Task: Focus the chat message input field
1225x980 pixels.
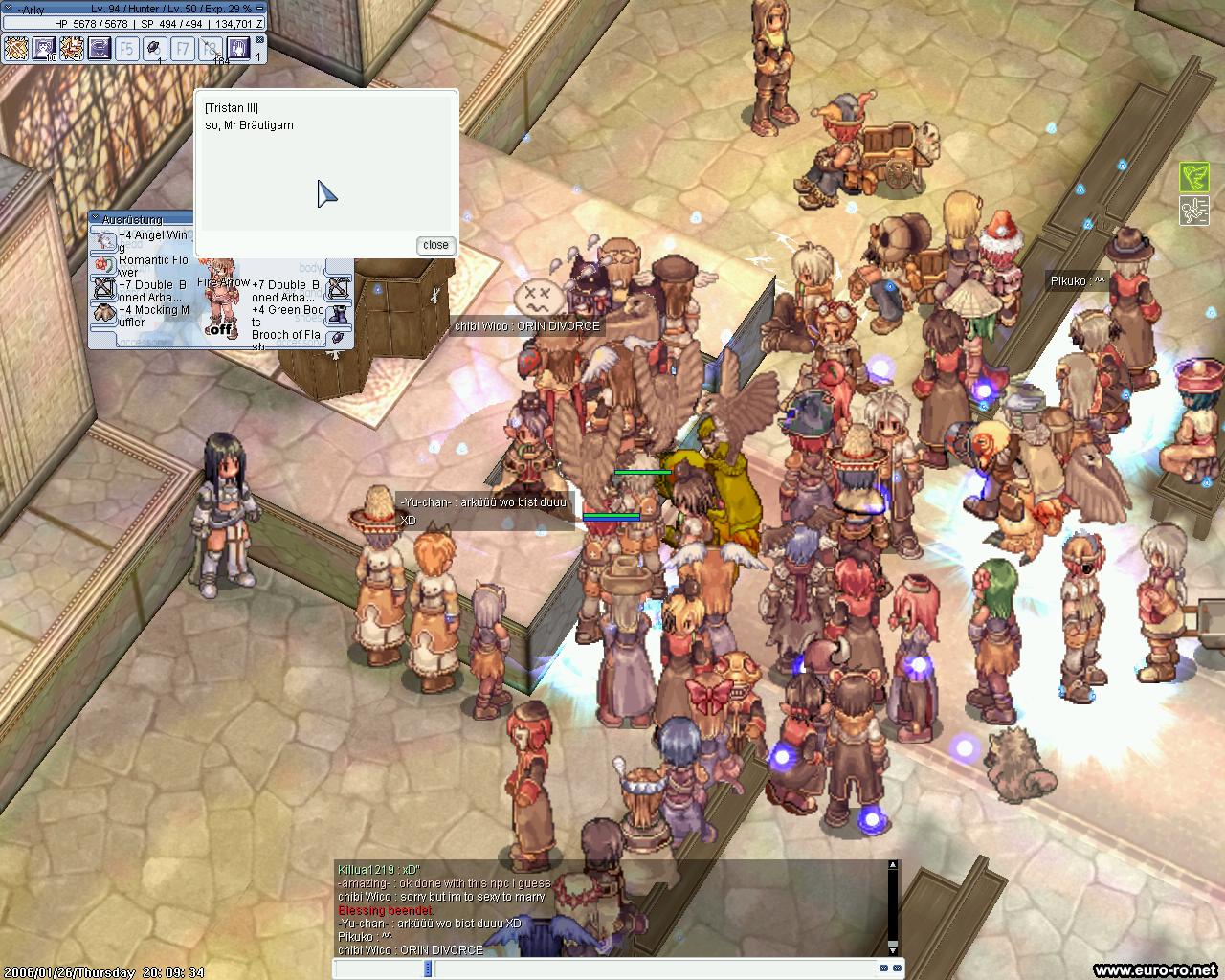Action: coord(651,969)
